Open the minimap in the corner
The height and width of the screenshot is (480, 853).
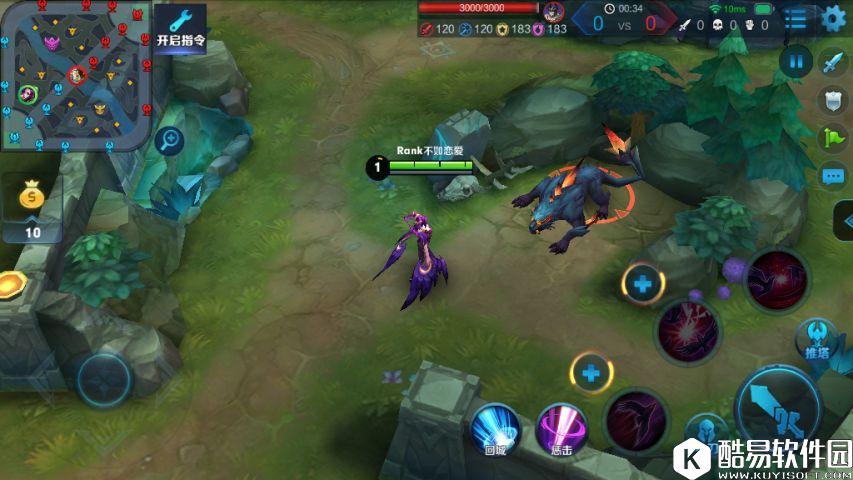click(75, 75)
